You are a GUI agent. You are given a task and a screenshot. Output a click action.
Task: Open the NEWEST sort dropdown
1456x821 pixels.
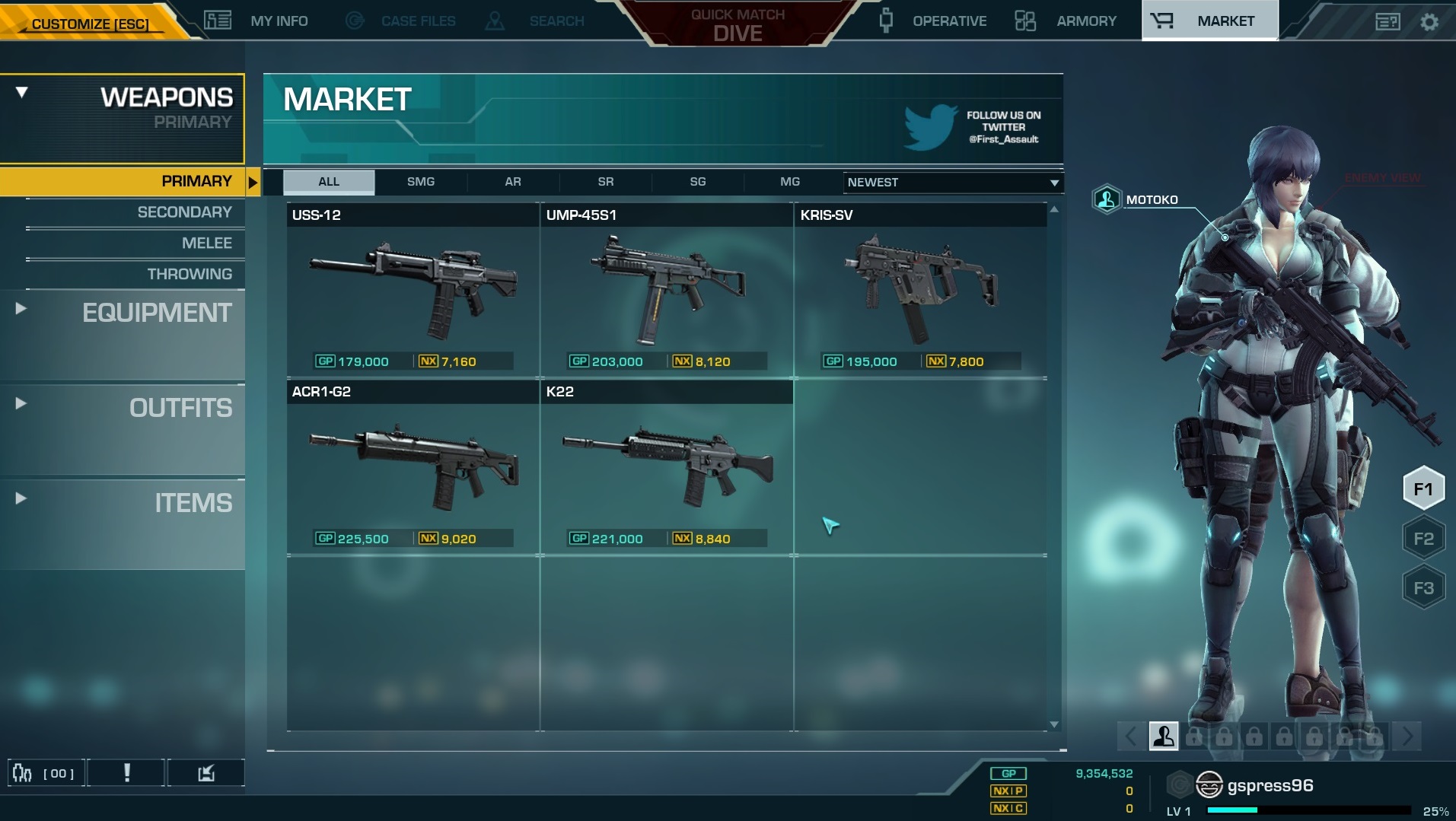952,183
